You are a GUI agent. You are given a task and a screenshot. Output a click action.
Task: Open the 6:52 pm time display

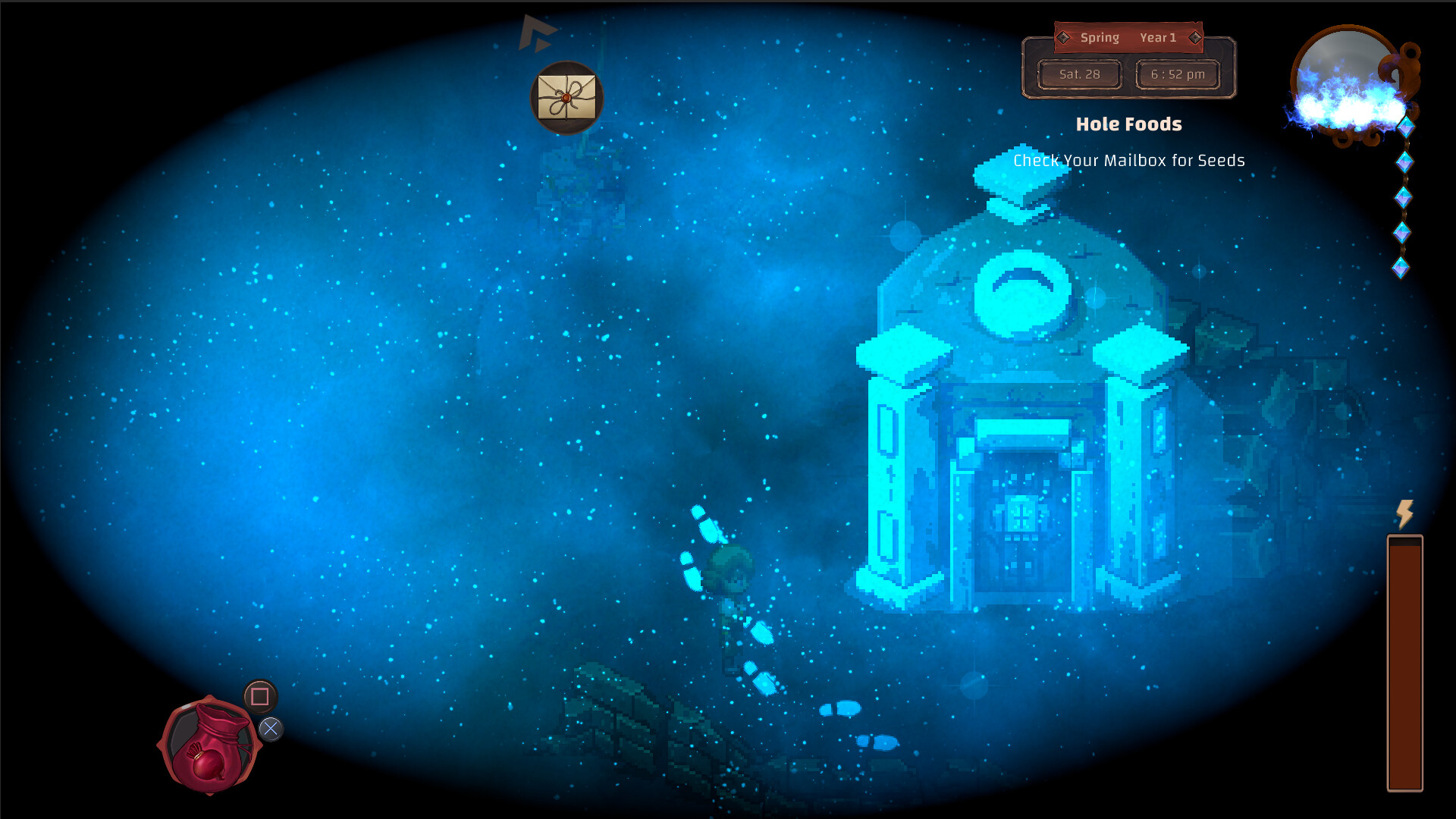(x=1177, y=74)
